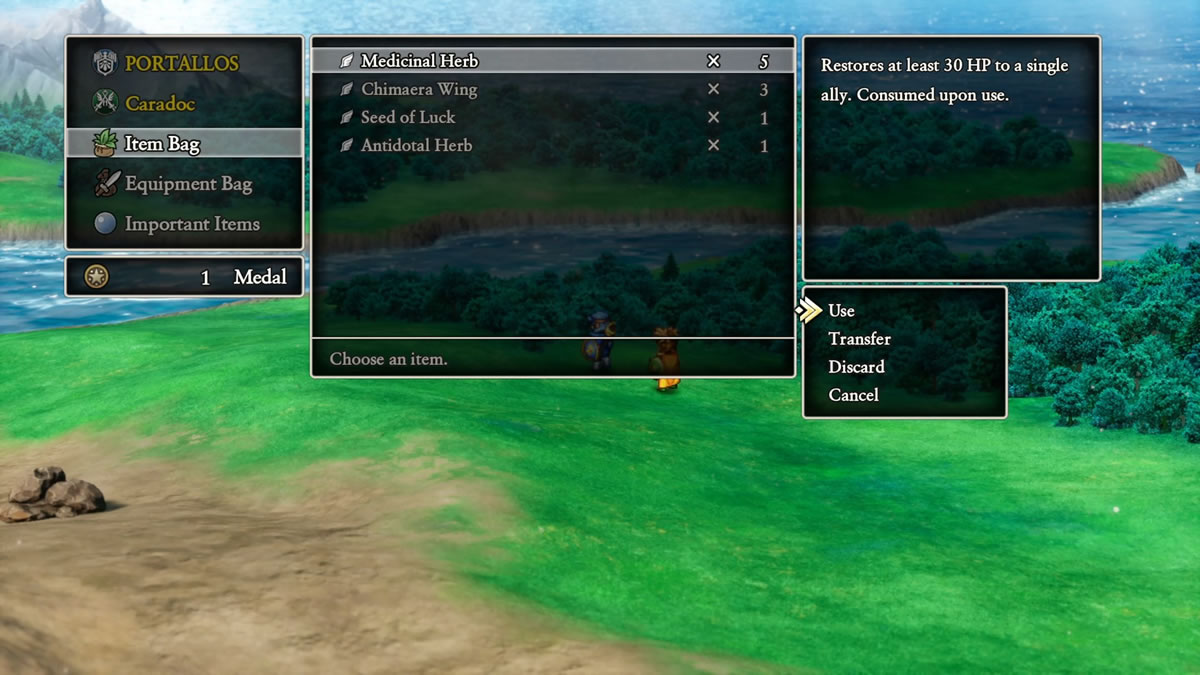
Task: Transfer the item to another bag
Action: 859,339
